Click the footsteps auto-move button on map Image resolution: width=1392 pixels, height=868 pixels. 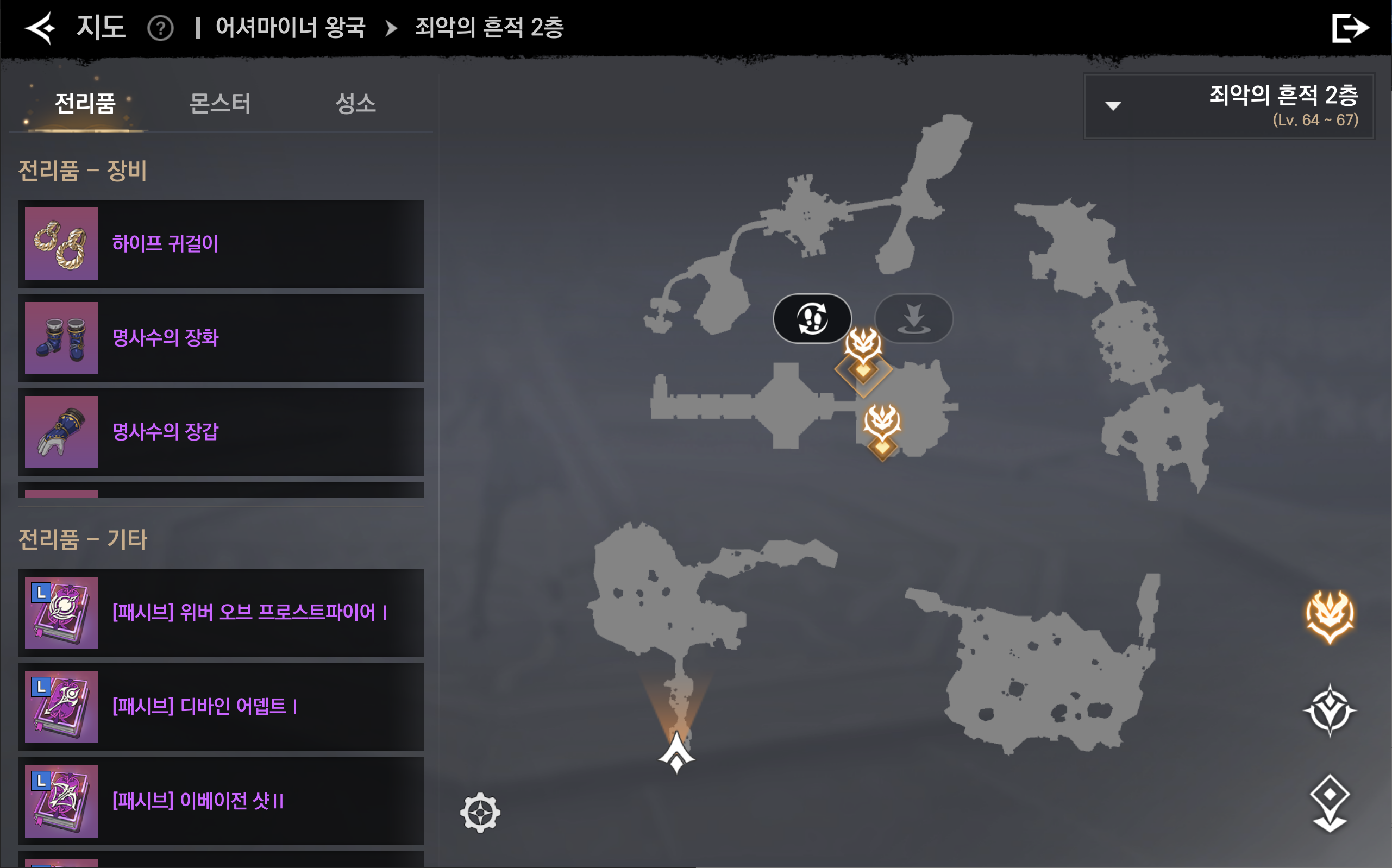[x=812, y=319]
